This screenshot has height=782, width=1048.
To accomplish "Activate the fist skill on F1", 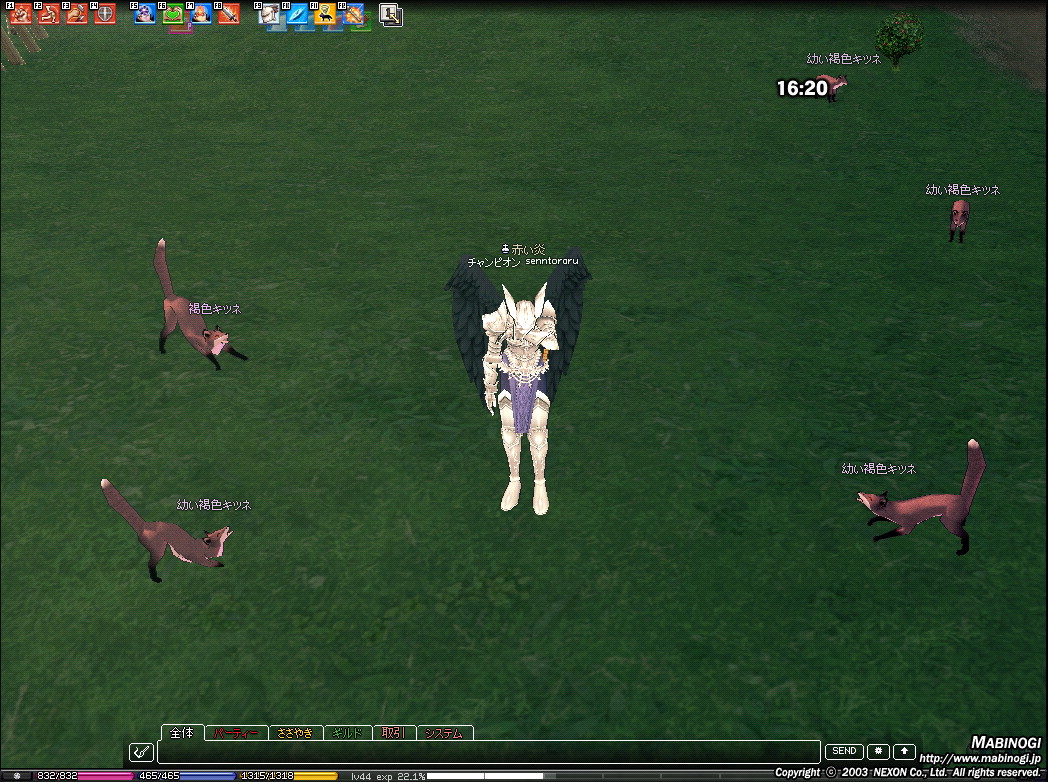I will [x=22, y=15].
